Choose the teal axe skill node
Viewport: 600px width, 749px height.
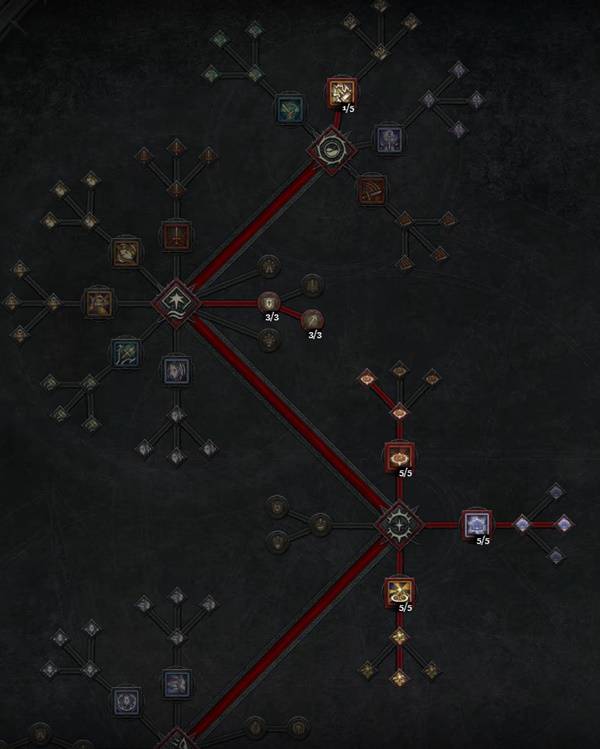pos(126,352)
